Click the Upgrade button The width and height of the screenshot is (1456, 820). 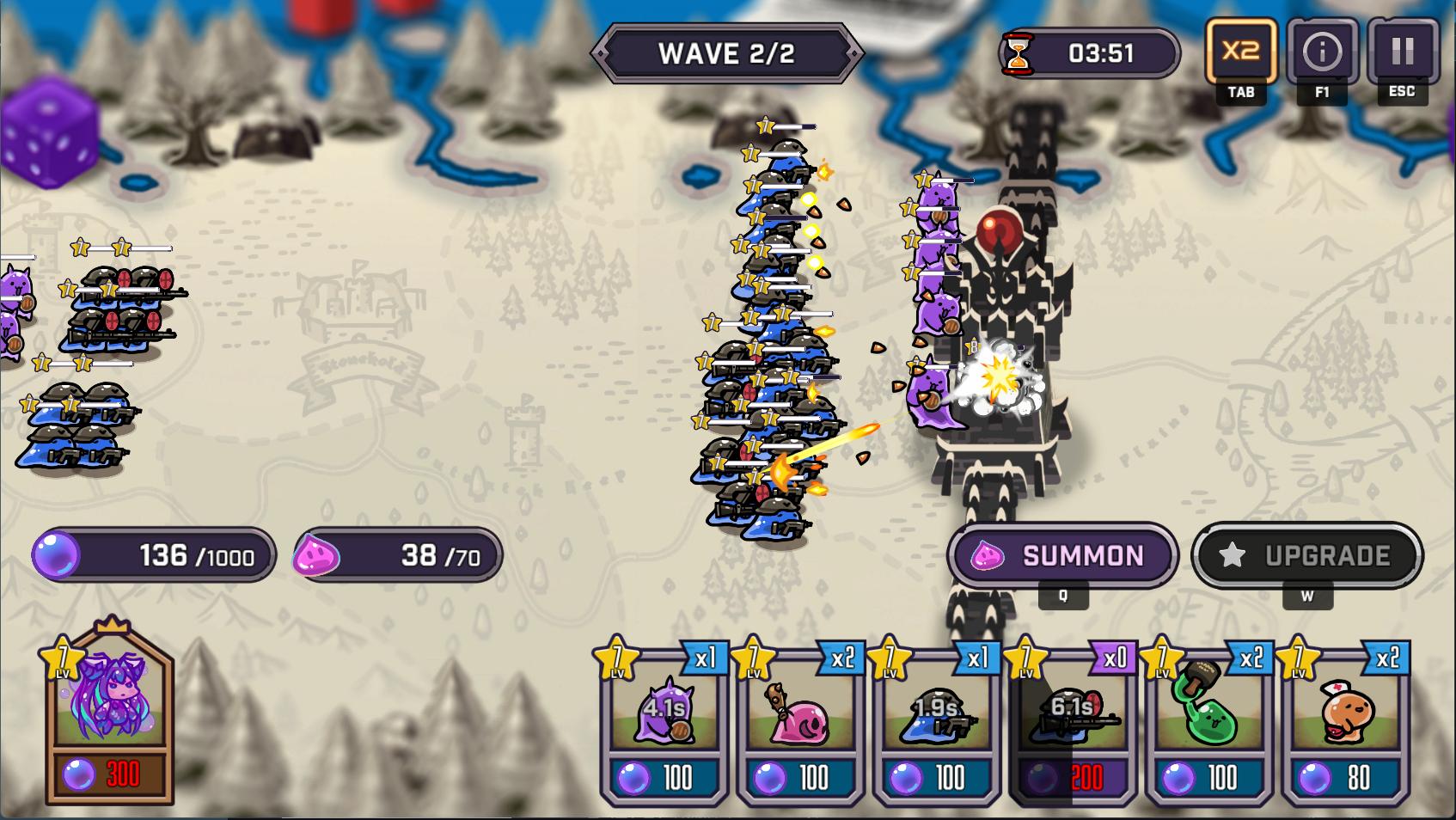[x=1306, y=555]
